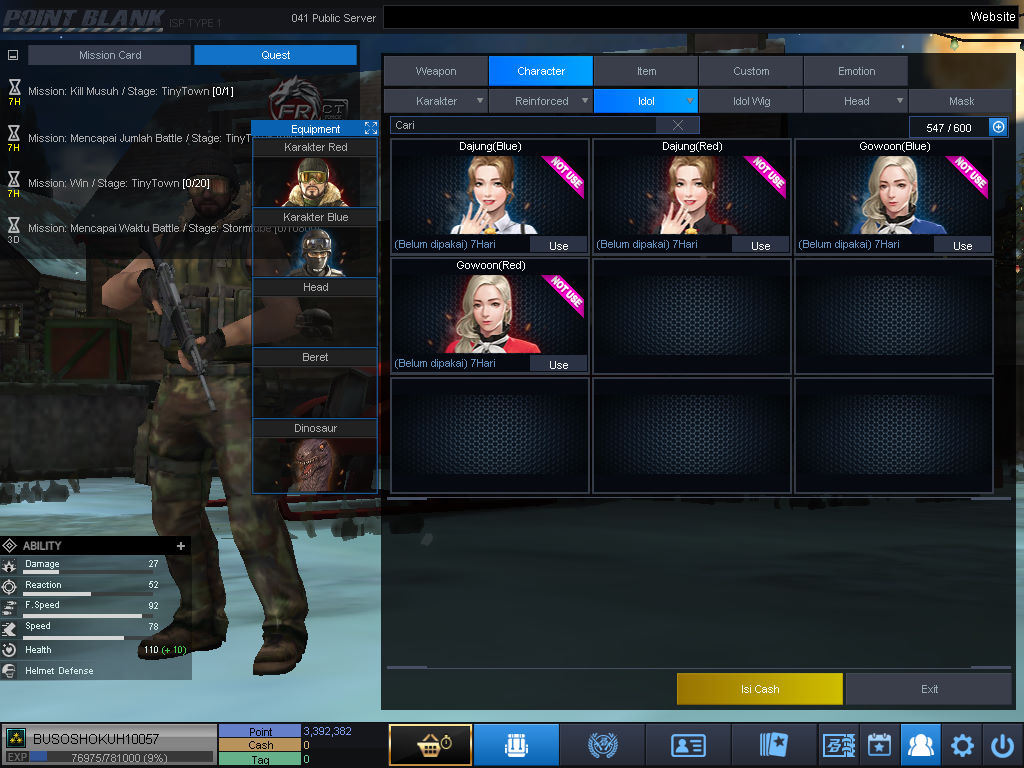
Task: Top up with the Isi Cash button
Action: coord(760,689)
